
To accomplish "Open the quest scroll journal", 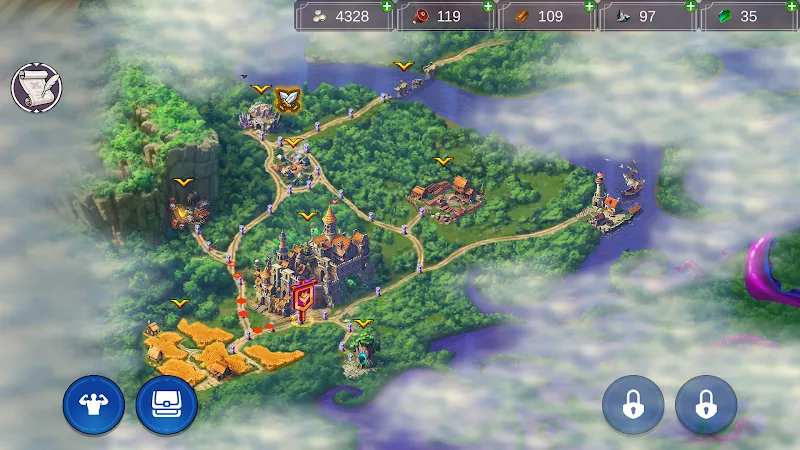I will click(36, 88).
